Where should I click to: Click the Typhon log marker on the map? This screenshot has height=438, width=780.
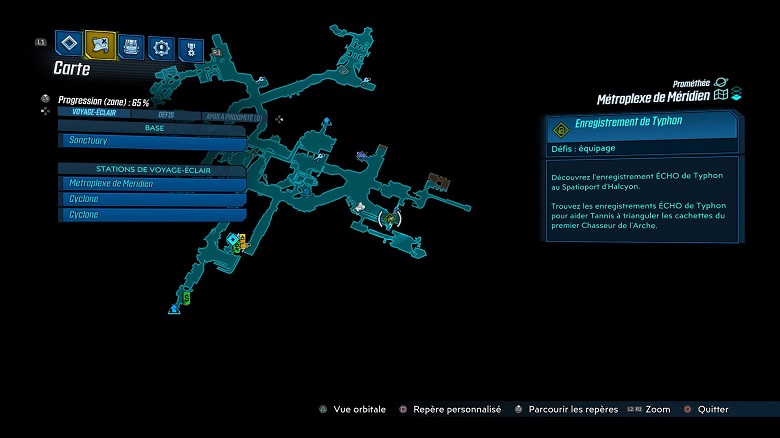click(390, 218)
